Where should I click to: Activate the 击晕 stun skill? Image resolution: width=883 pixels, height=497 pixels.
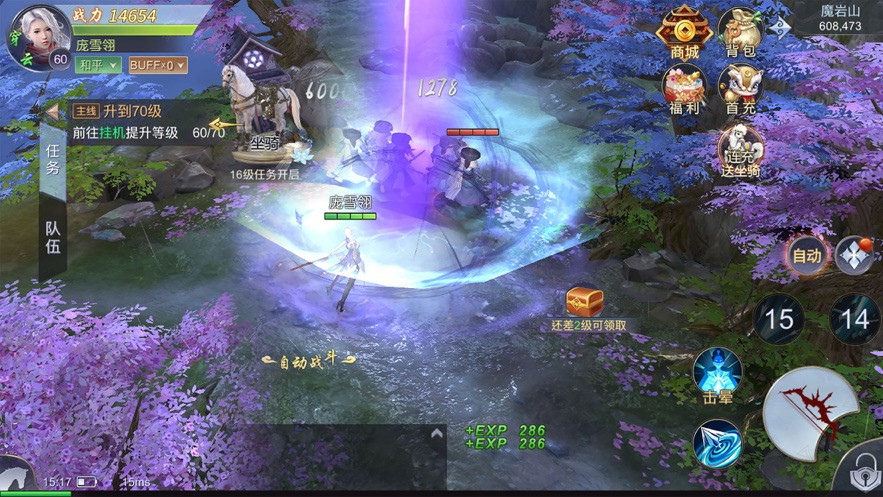[717, 374]
